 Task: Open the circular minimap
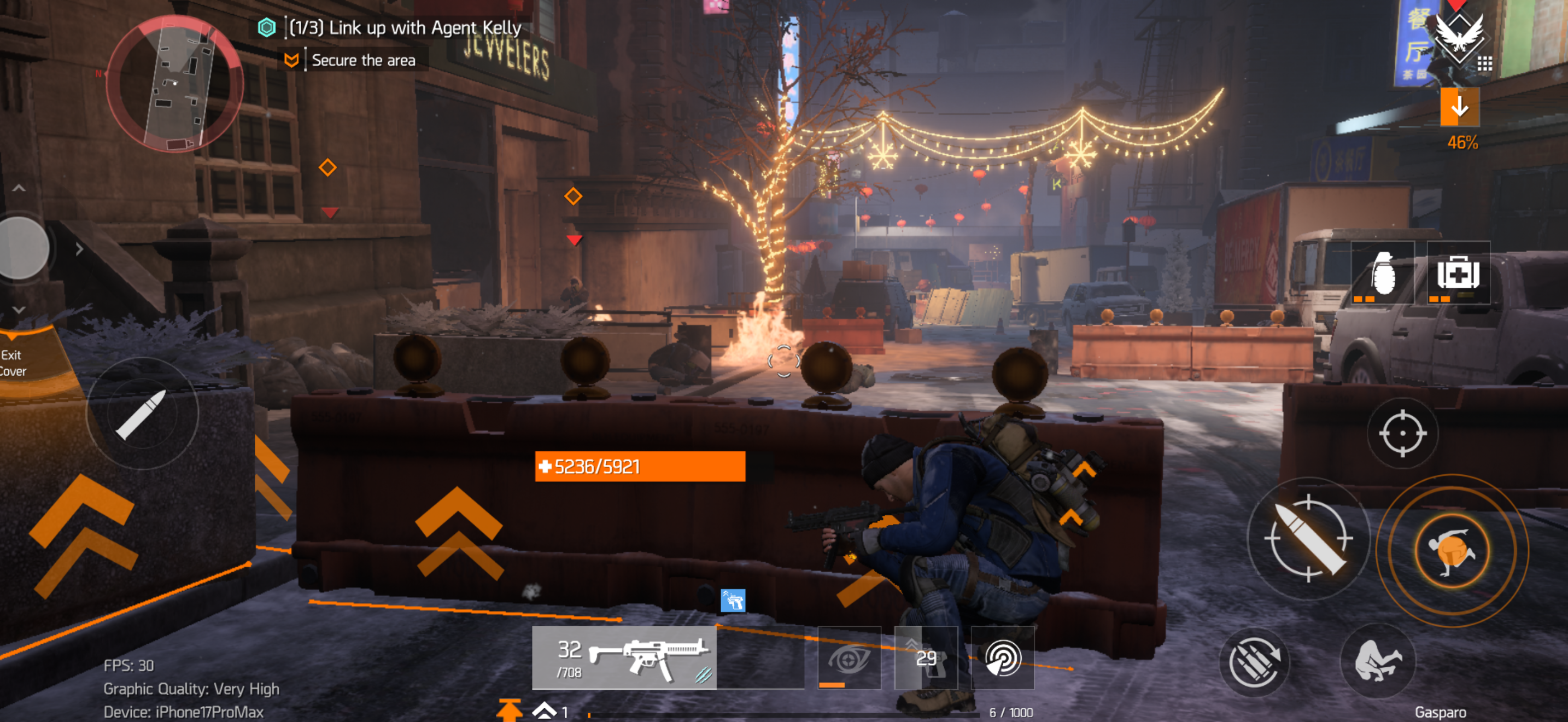point(175,83)
